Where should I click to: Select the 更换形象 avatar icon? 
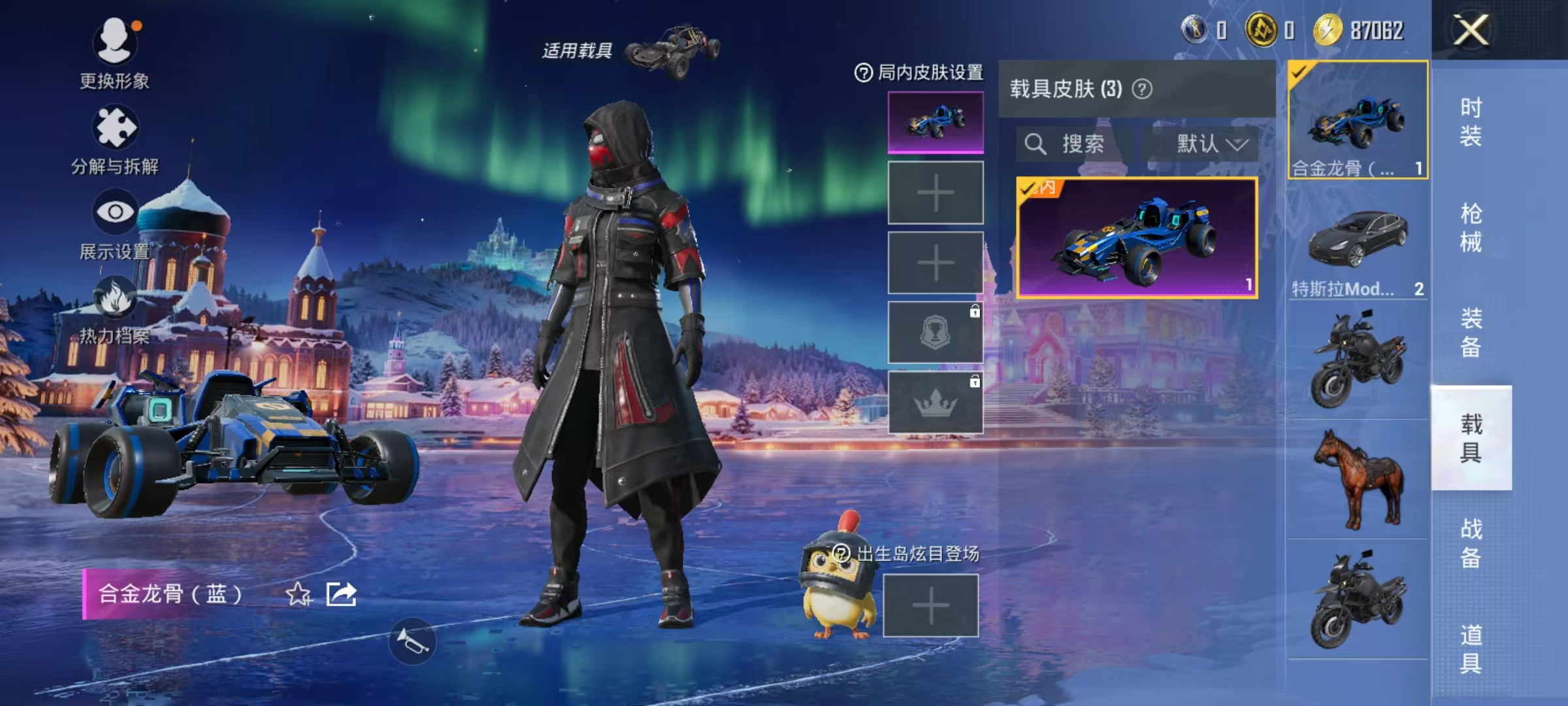(114, 42)
